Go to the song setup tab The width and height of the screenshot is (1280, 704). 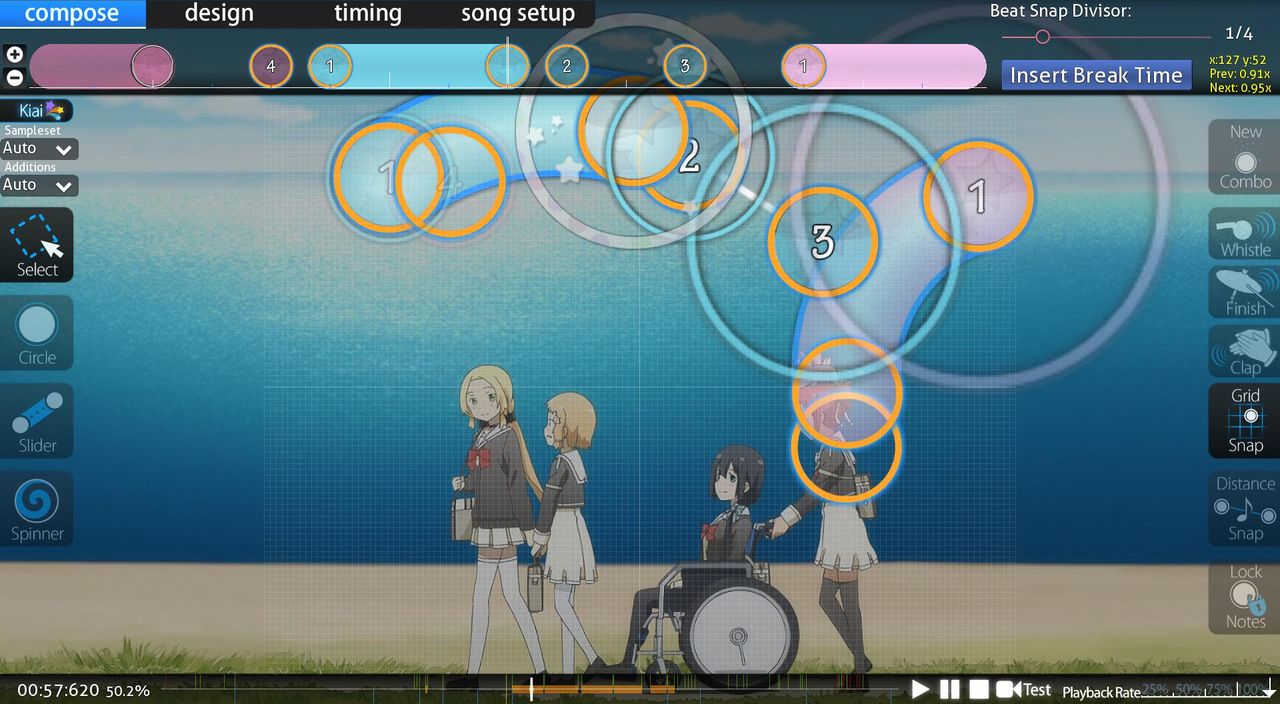tap(517, 14)
